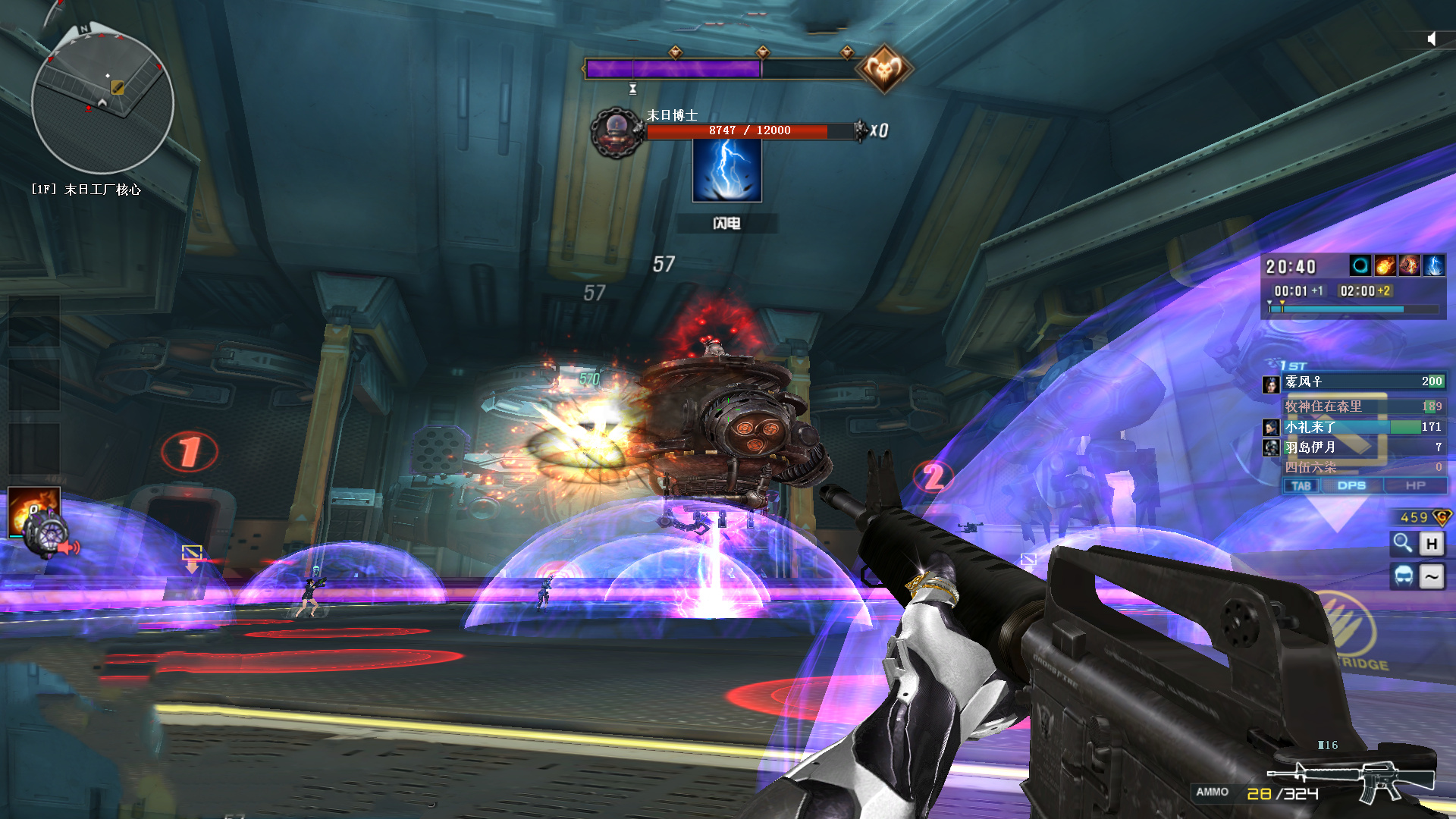Click the Doomsday Doctor boss portrait
The image size is (1456, 819).
point(617,133)
